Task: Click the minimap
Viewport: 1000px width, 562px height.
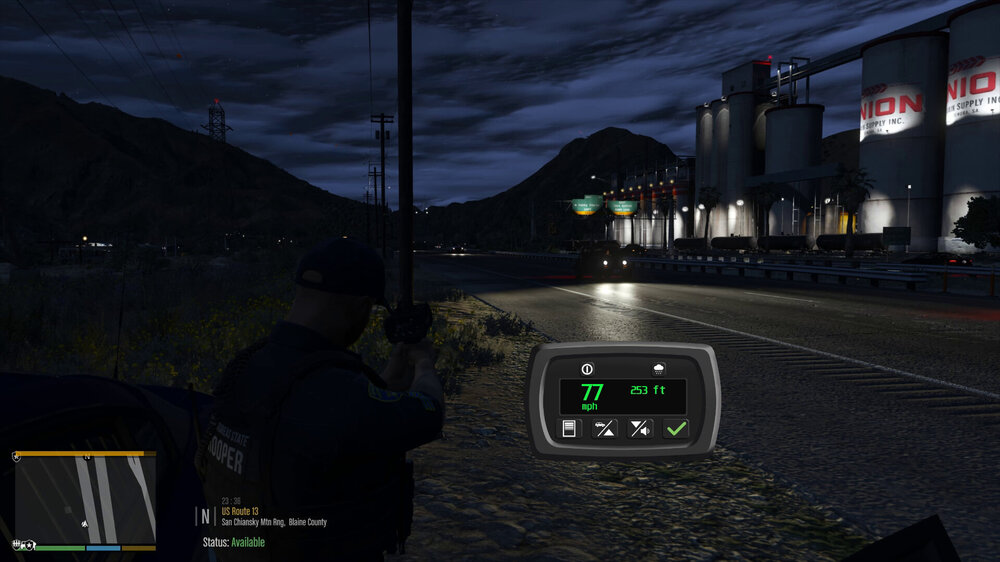Action: [x=85, y=499]
